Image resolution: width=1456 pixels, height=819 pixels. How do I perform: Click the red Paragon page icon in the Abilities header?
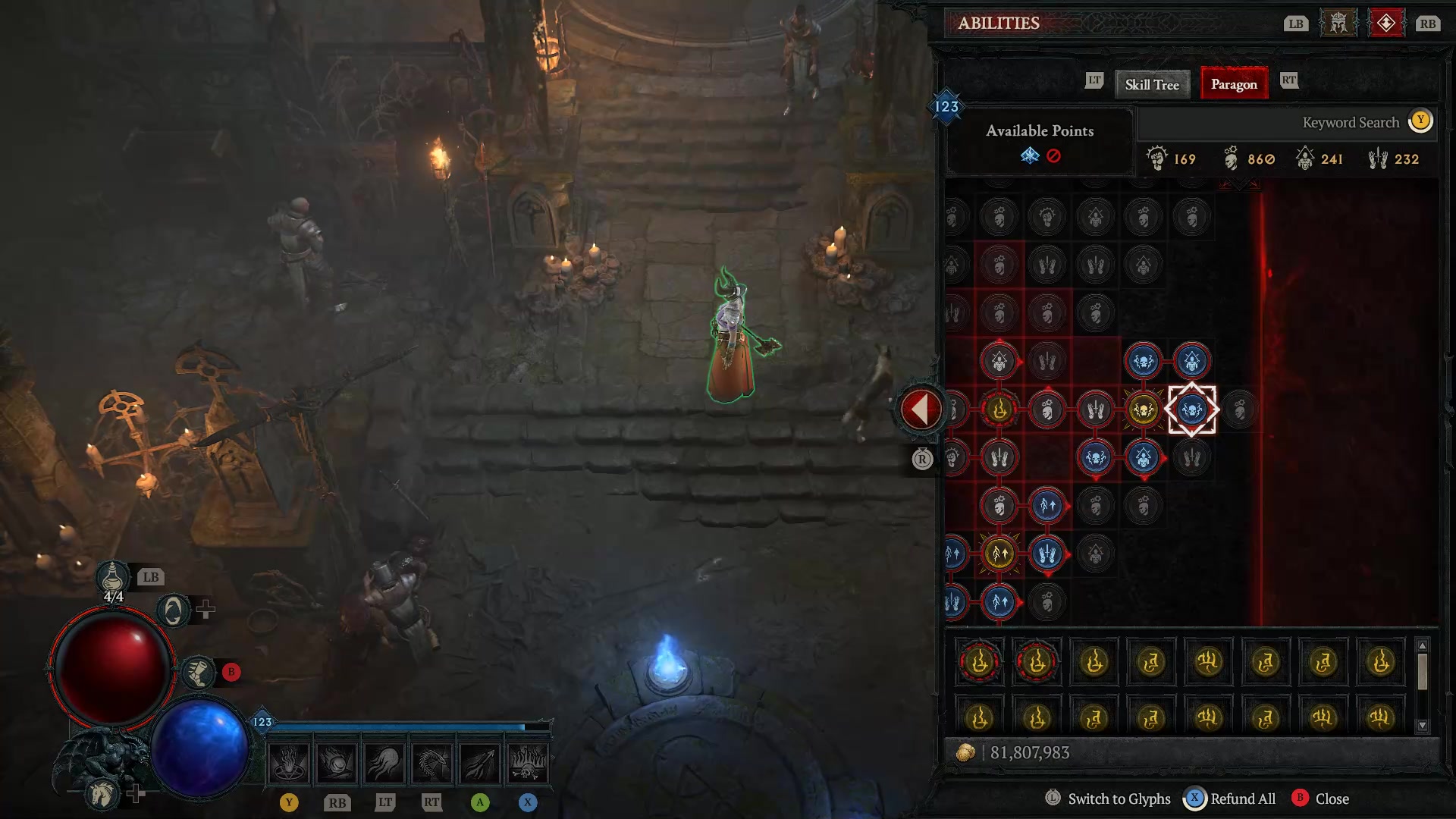[1387, 23]
